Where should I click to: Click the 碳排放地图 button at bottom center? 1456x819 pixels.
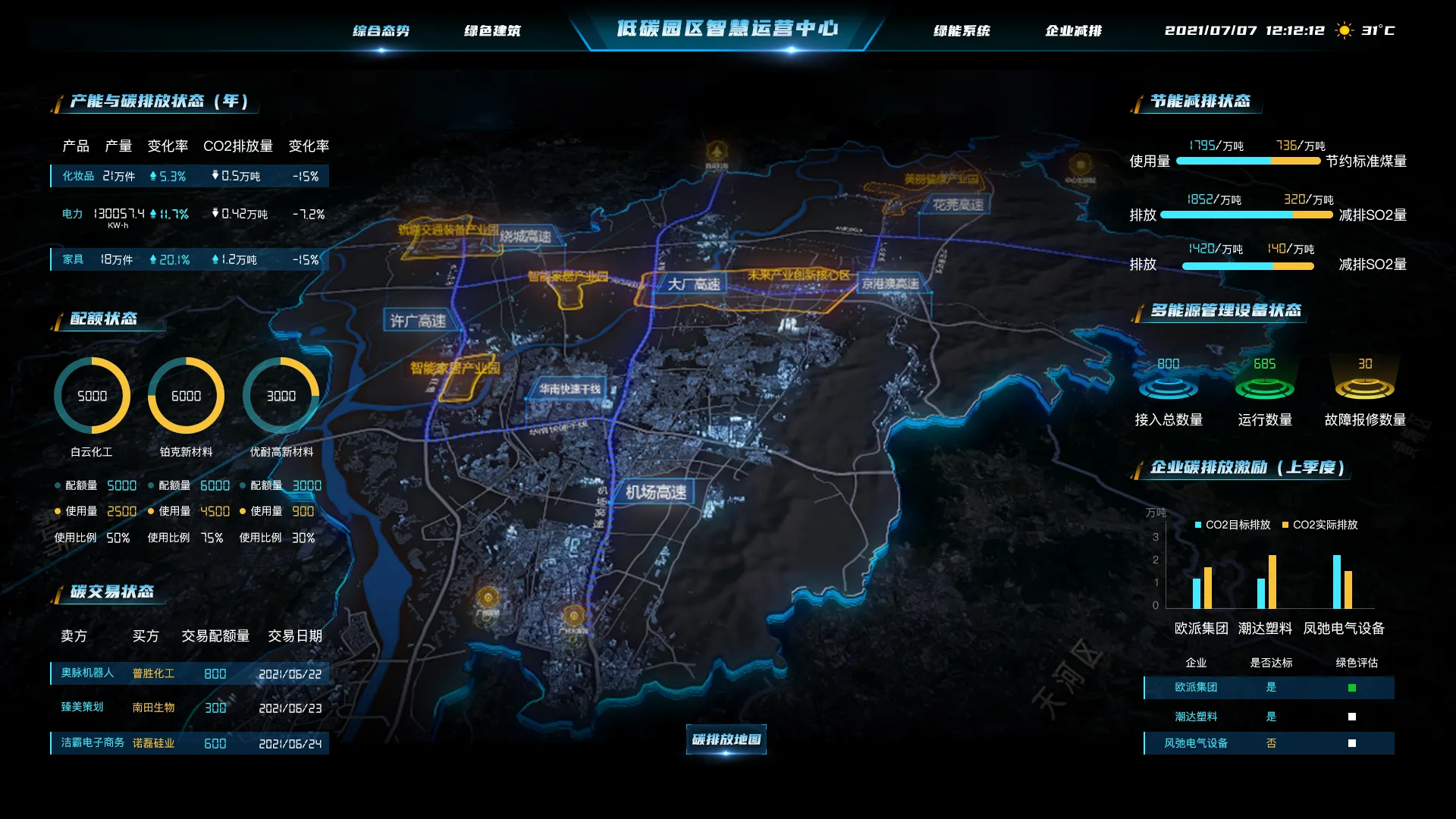click(726, 739)
